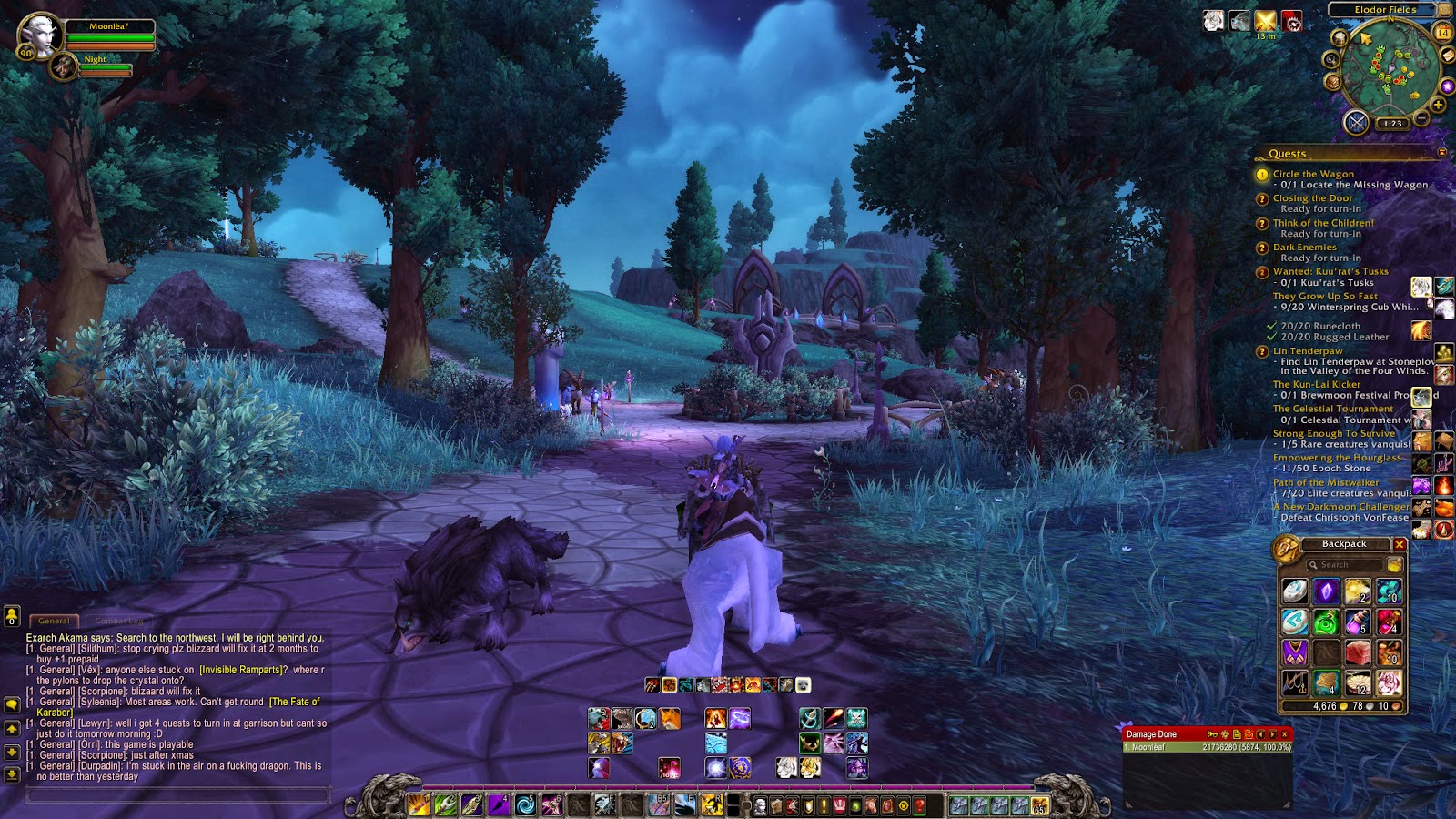Open the red question mark help button
Viewport: 1456px width, 819px height.
point(920,805)
